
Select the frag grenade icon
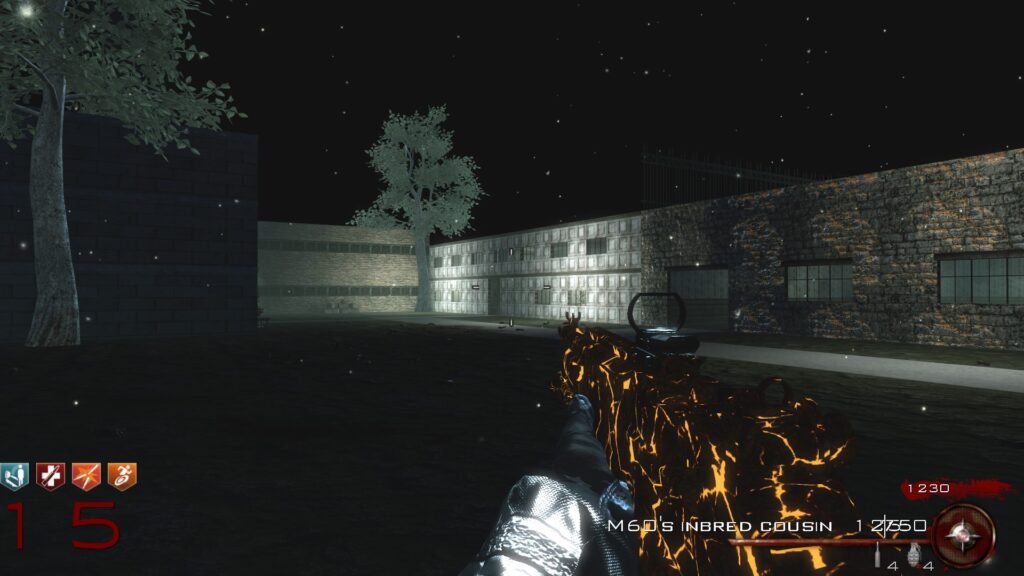point(912,554)
